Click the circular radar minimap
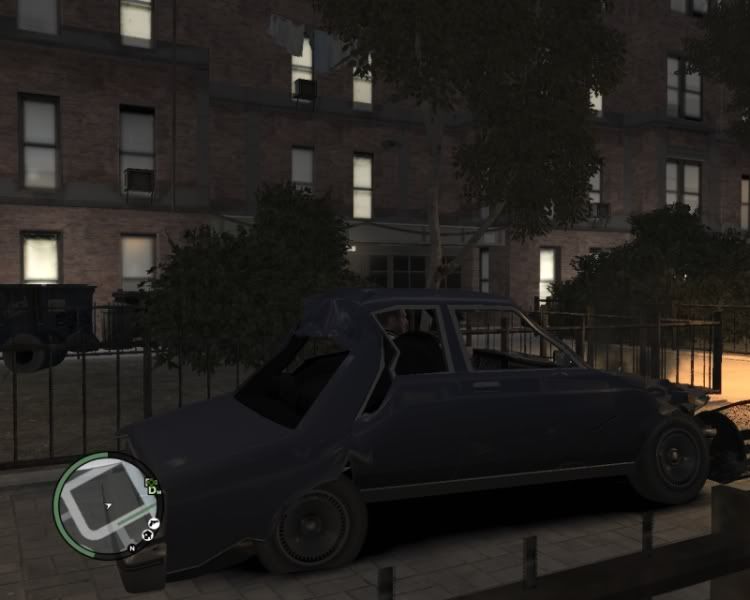This screenshot has height=600, width=750. point(107,505)
